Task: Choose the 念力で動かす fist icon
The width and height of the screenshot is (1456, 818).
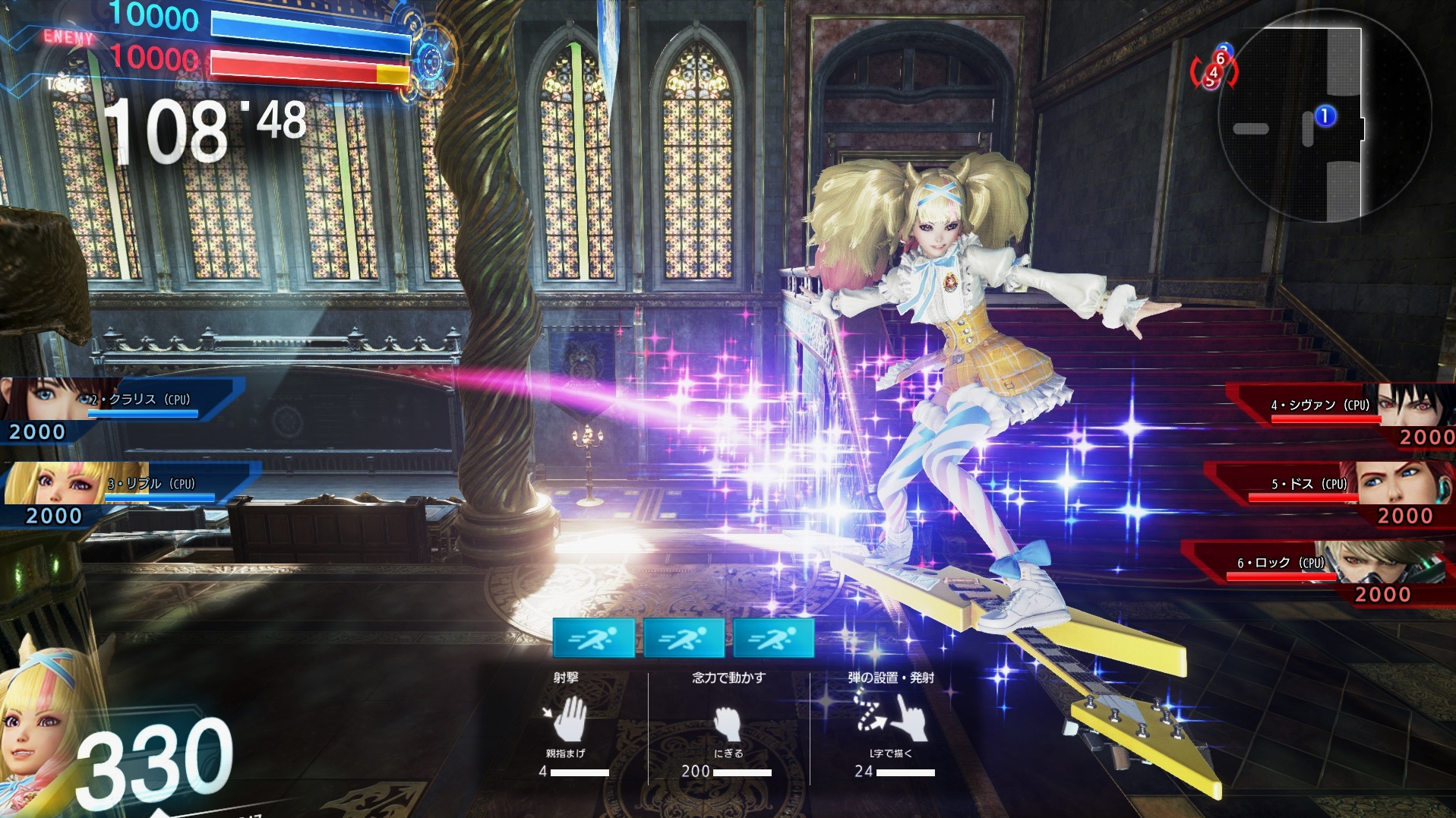Action: point(728,723)
